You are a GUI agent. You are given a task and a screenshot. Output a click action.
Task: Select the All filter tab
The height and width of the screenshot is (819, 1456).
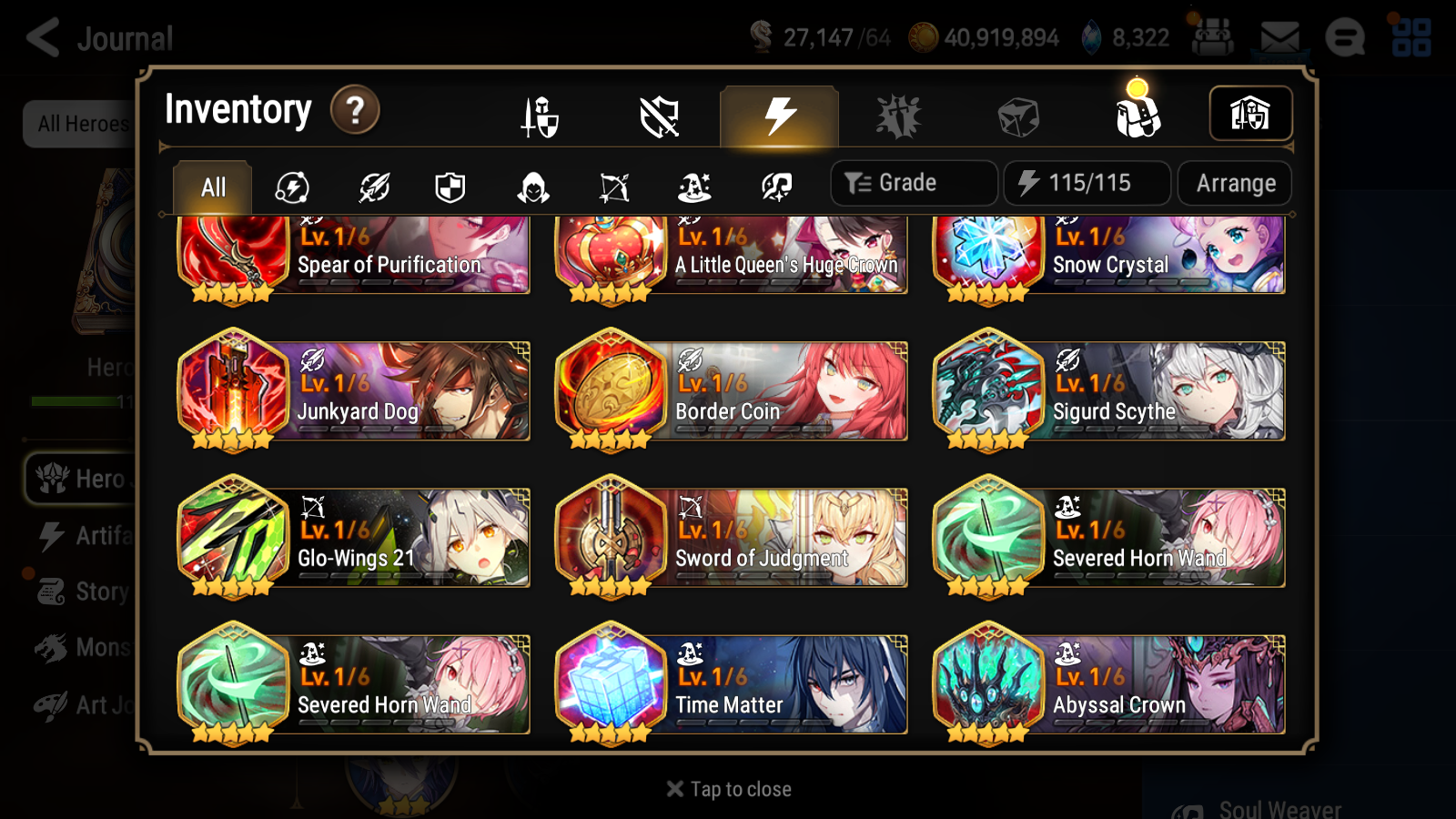click(x=211, y=187)
